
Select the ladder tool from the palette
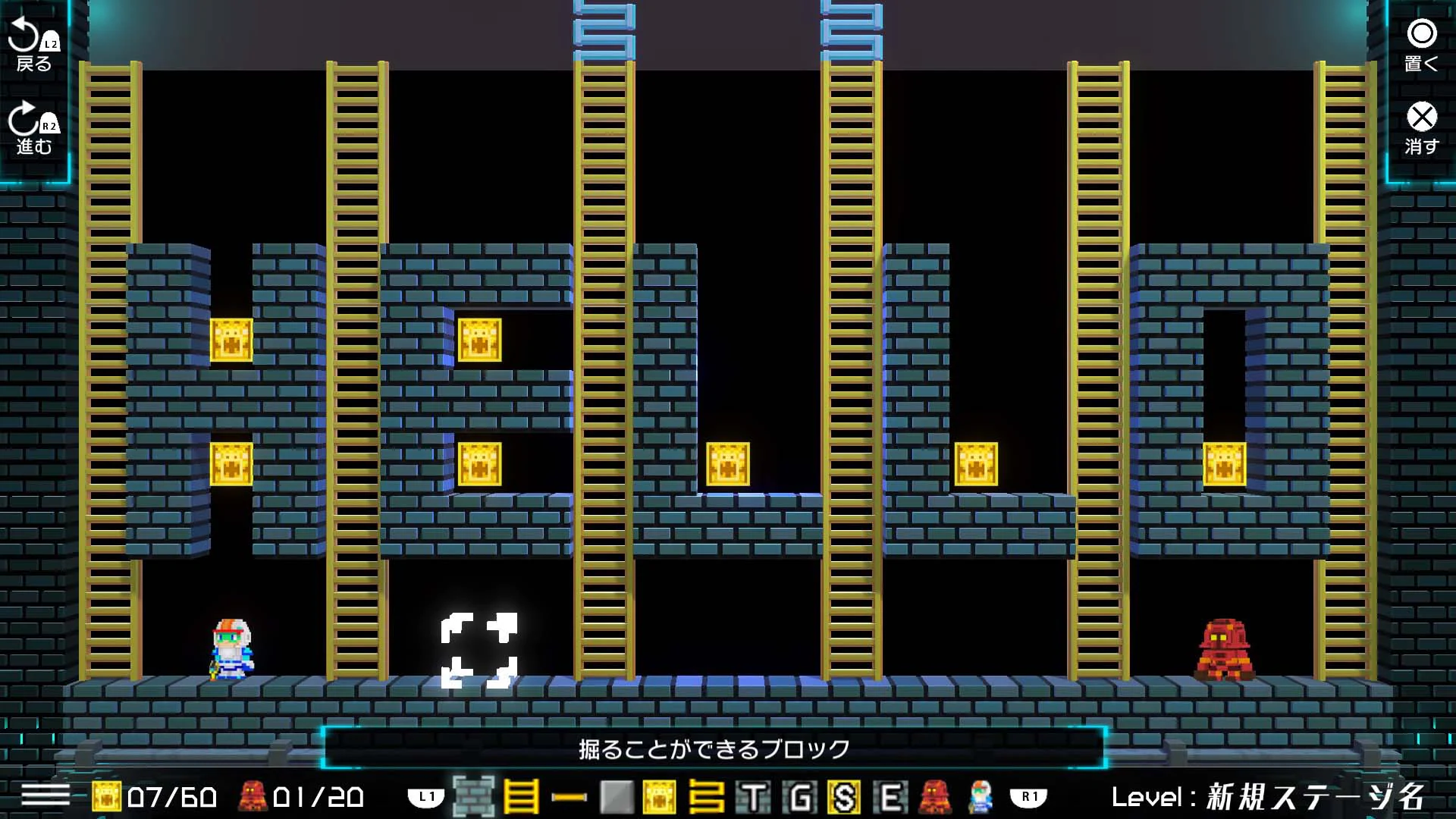tap(520, 798)
